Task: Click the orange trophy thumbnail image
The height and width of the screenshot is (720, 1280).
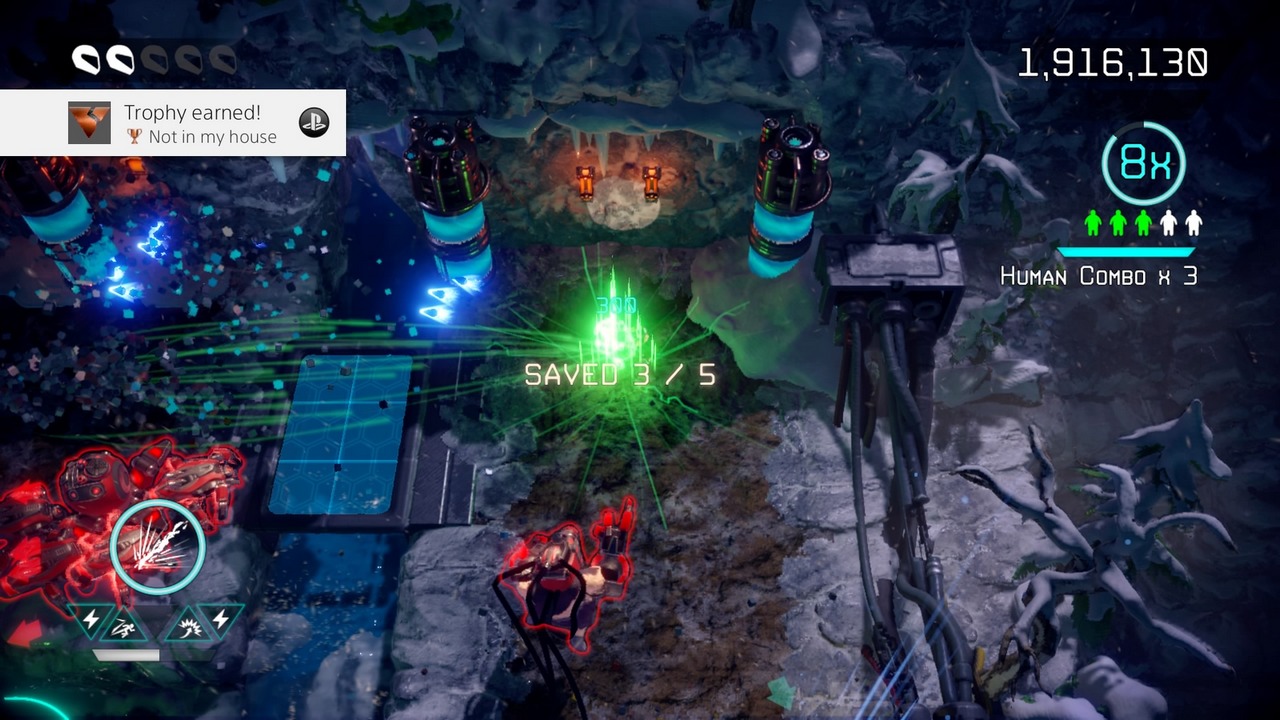Action: (x=89, y=123)
